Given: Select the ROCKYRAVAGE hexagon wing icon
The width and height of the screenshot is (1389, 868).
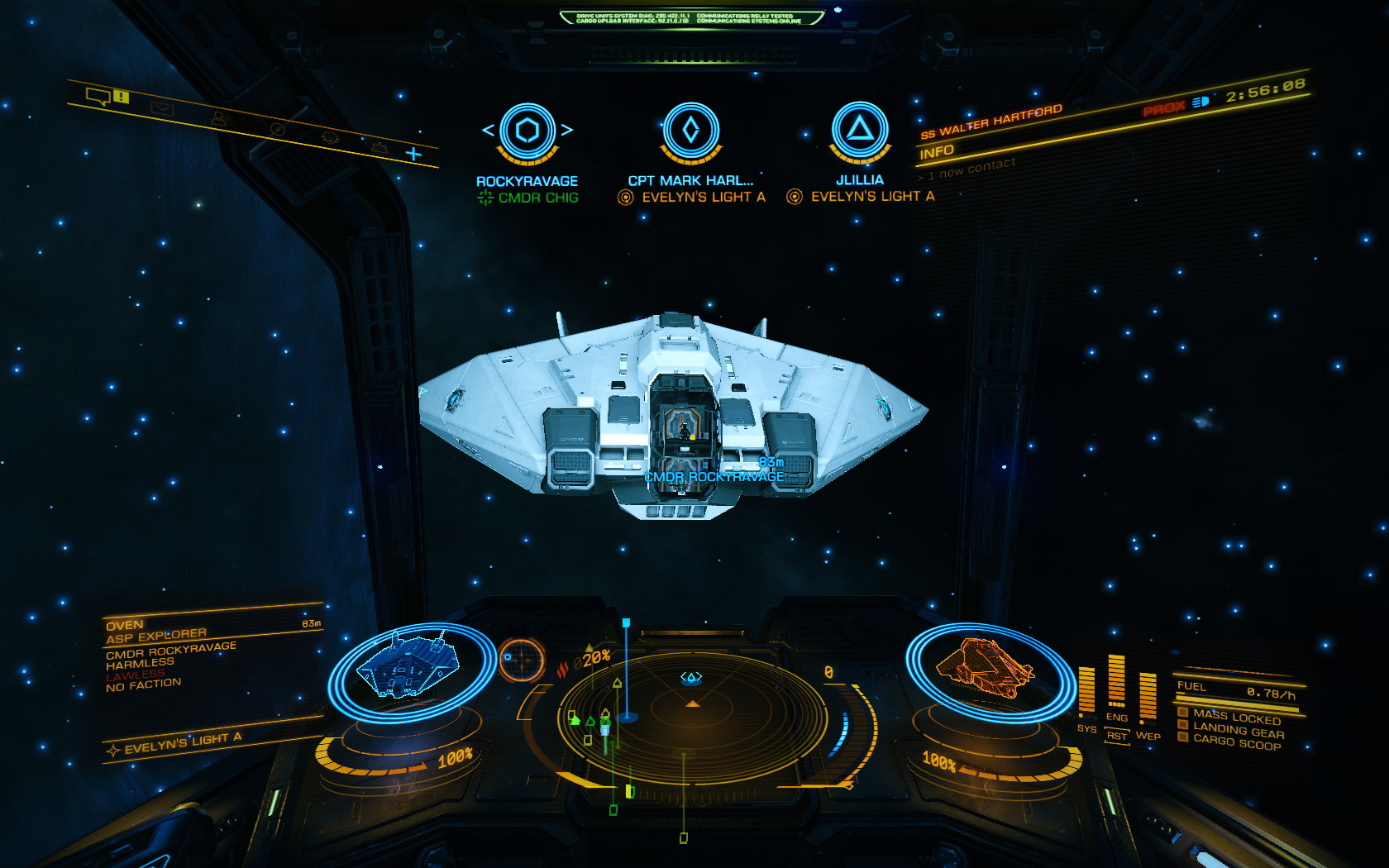Looking at the screenshot, I should pyautogui.click(x=527, y=131).
